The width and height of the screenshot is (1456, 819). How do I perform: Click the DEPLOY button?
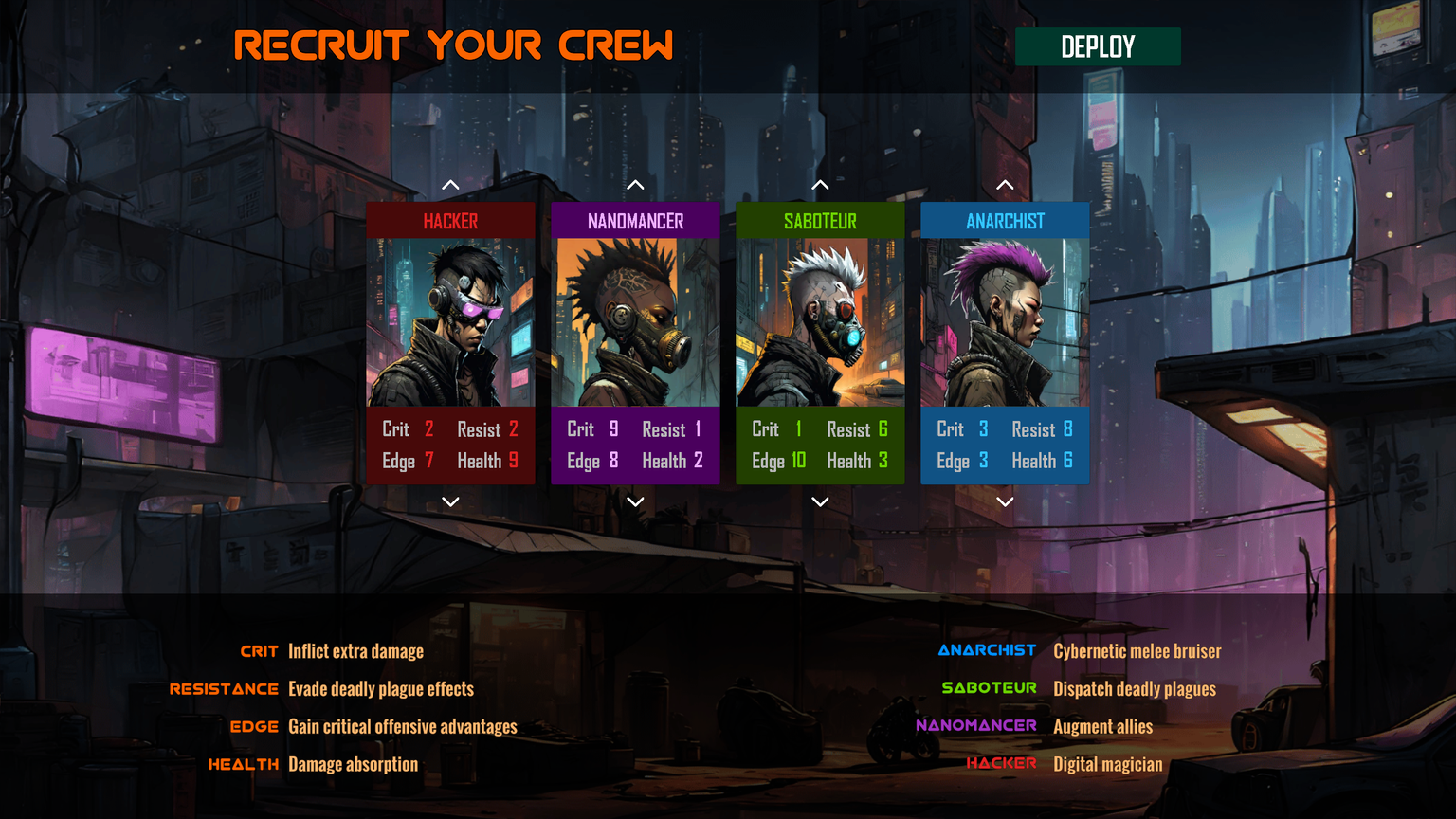pyautogui.click(x=1097, y=46)
